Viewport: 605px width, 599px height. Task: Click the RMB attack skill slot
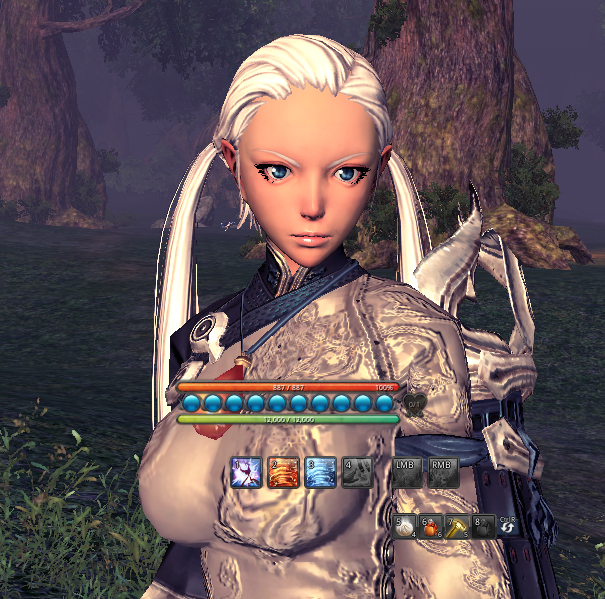click(x=443, y=471)
